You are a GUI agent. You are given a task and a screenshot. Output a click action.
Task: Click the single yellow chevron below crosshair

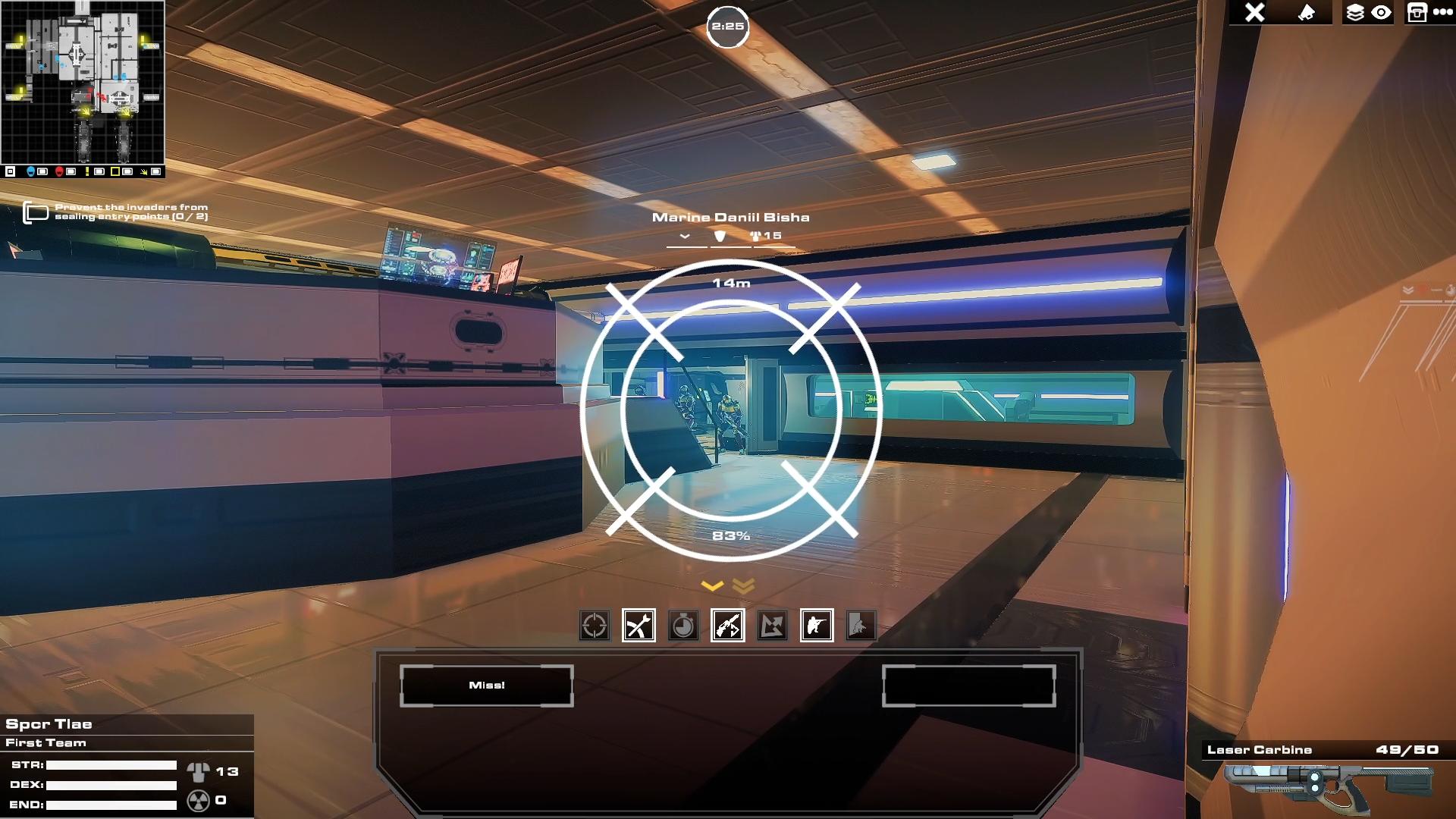pos(711,585)
